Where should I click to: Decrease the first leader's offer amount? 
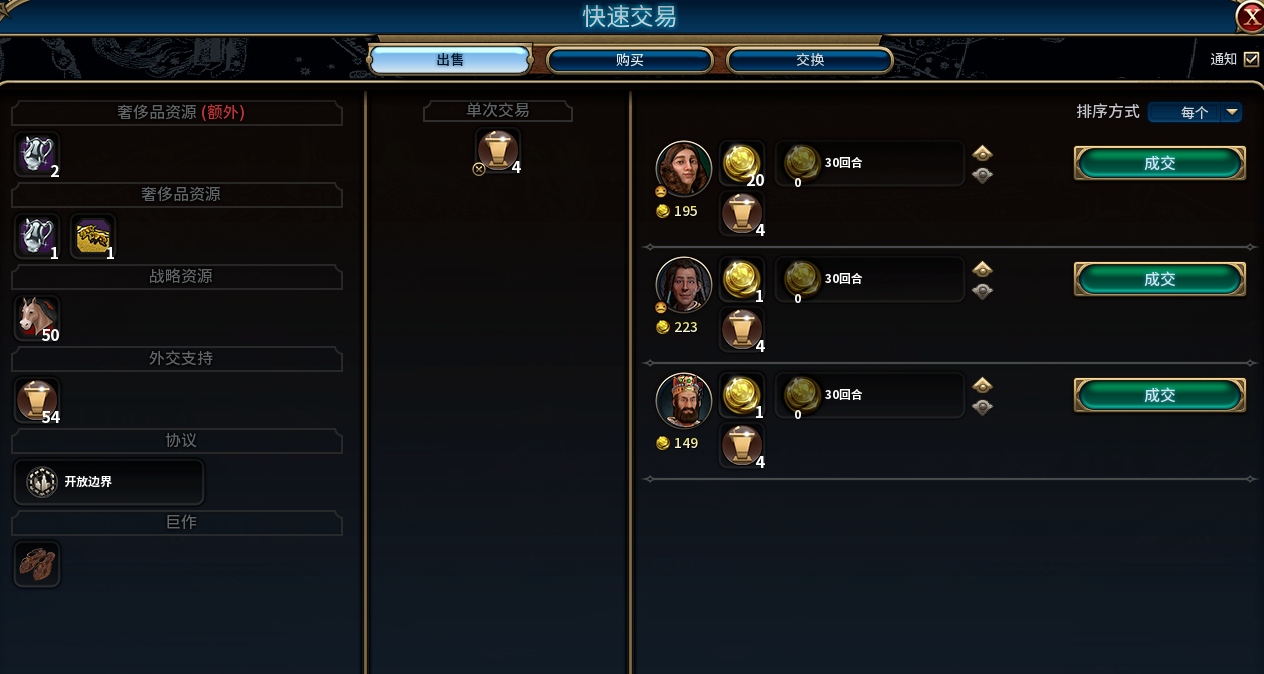click(x=982, y=175)
